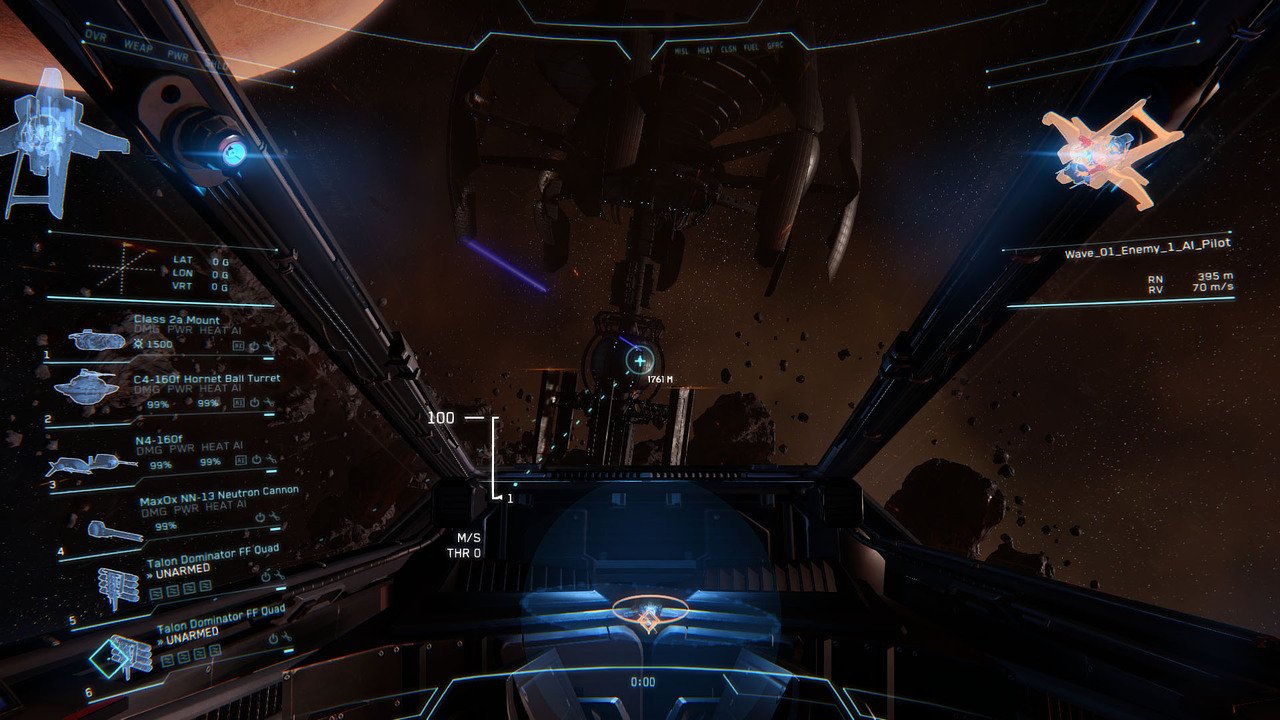Click the Wave_01_Enemy_1_AI_Pilot target label
Image resolution: width=1280 pixels, height=720 pixels.
(1149, 247)
